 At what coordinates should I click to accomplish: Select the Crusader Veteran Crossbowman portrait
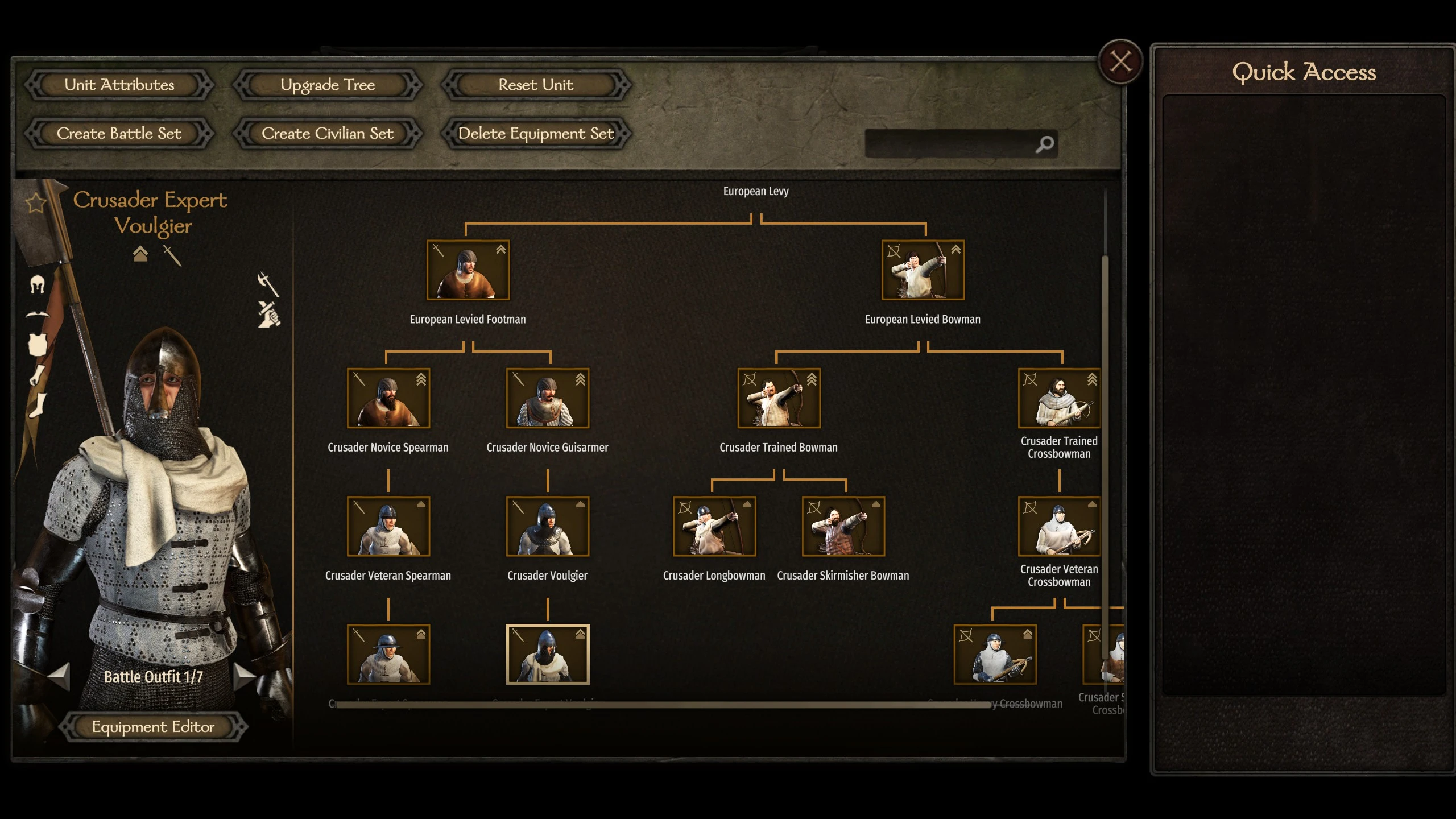[x=1059, y=526]
